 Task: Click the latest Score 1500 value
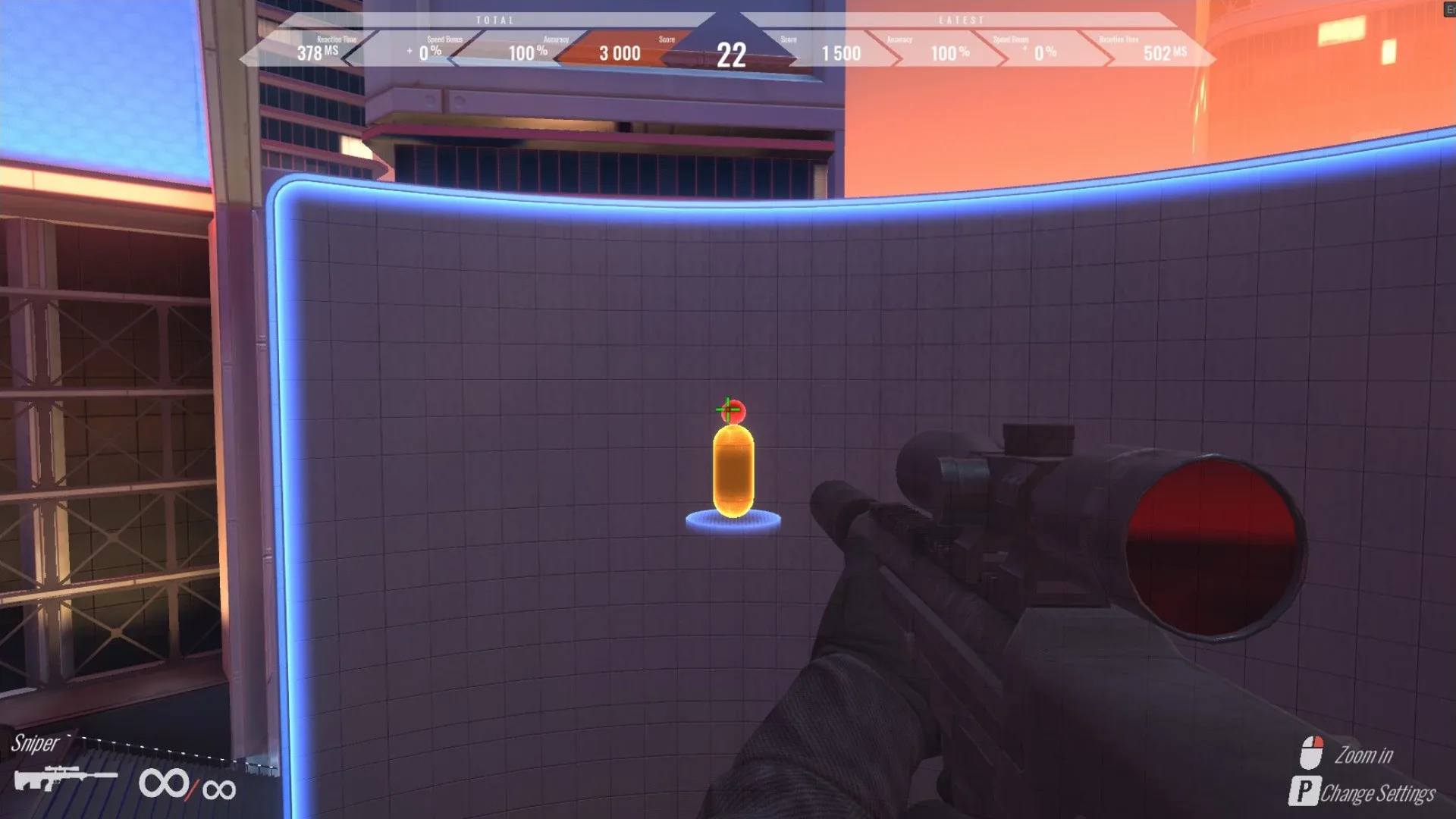(x=840, y=54)
